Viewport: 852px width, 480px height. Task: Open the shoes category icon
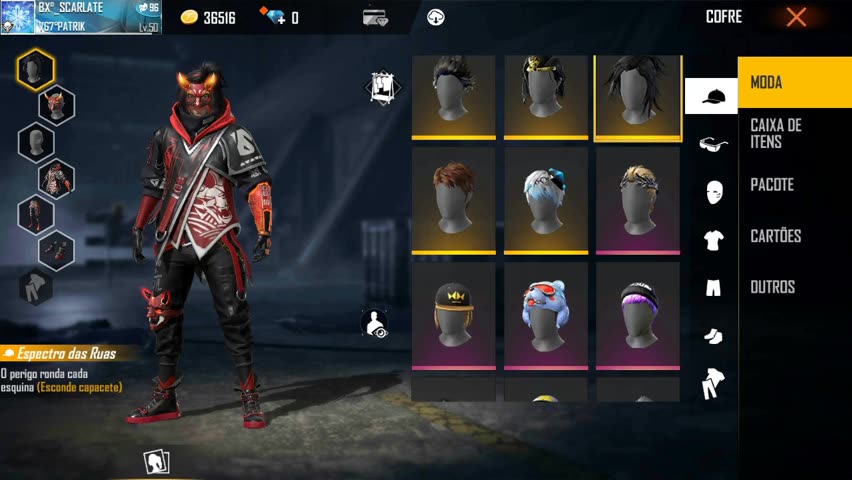(713, 336)
